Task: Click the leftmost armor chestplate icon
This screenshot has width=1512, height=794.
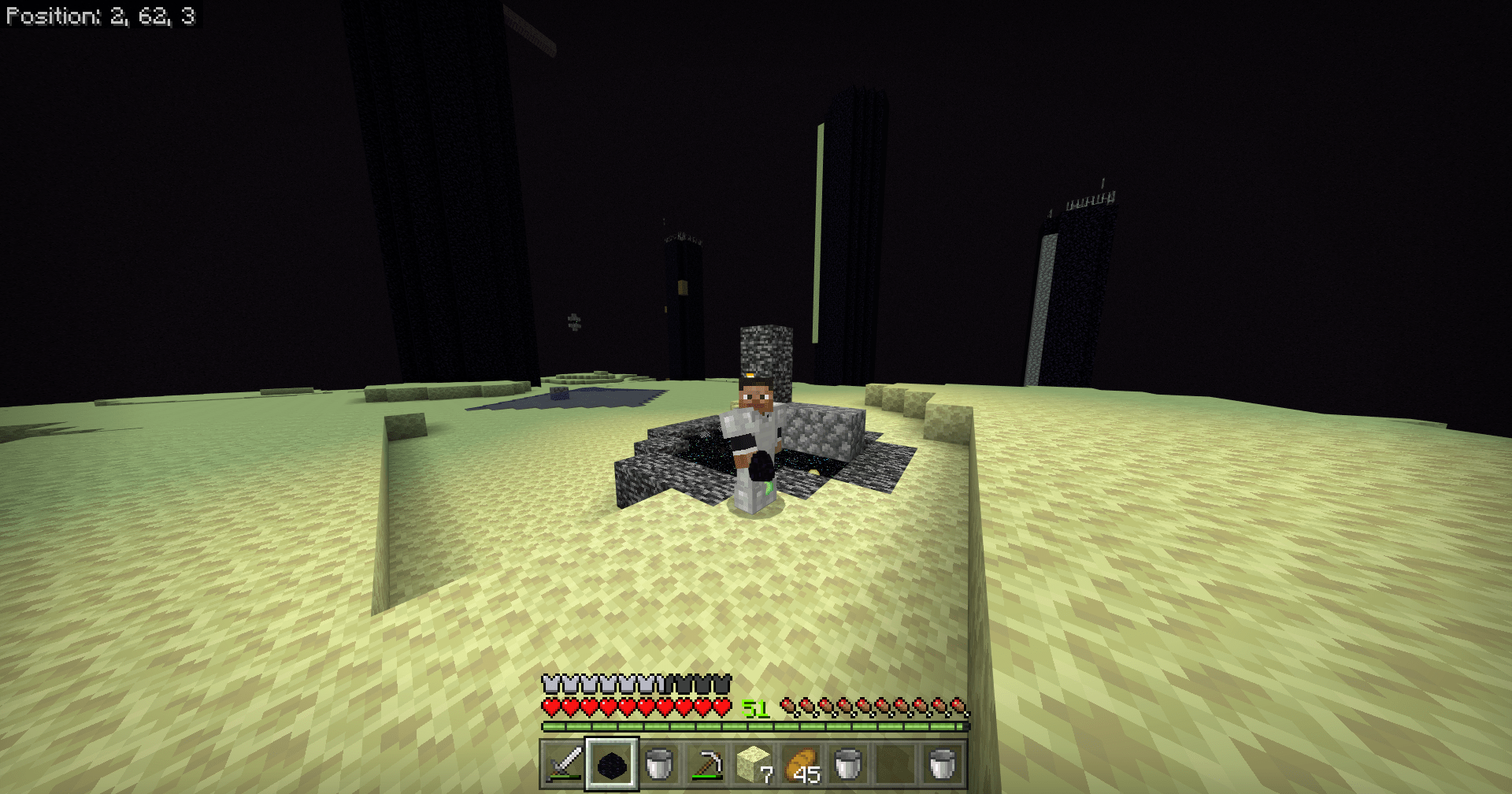Action: pos(550,683)
